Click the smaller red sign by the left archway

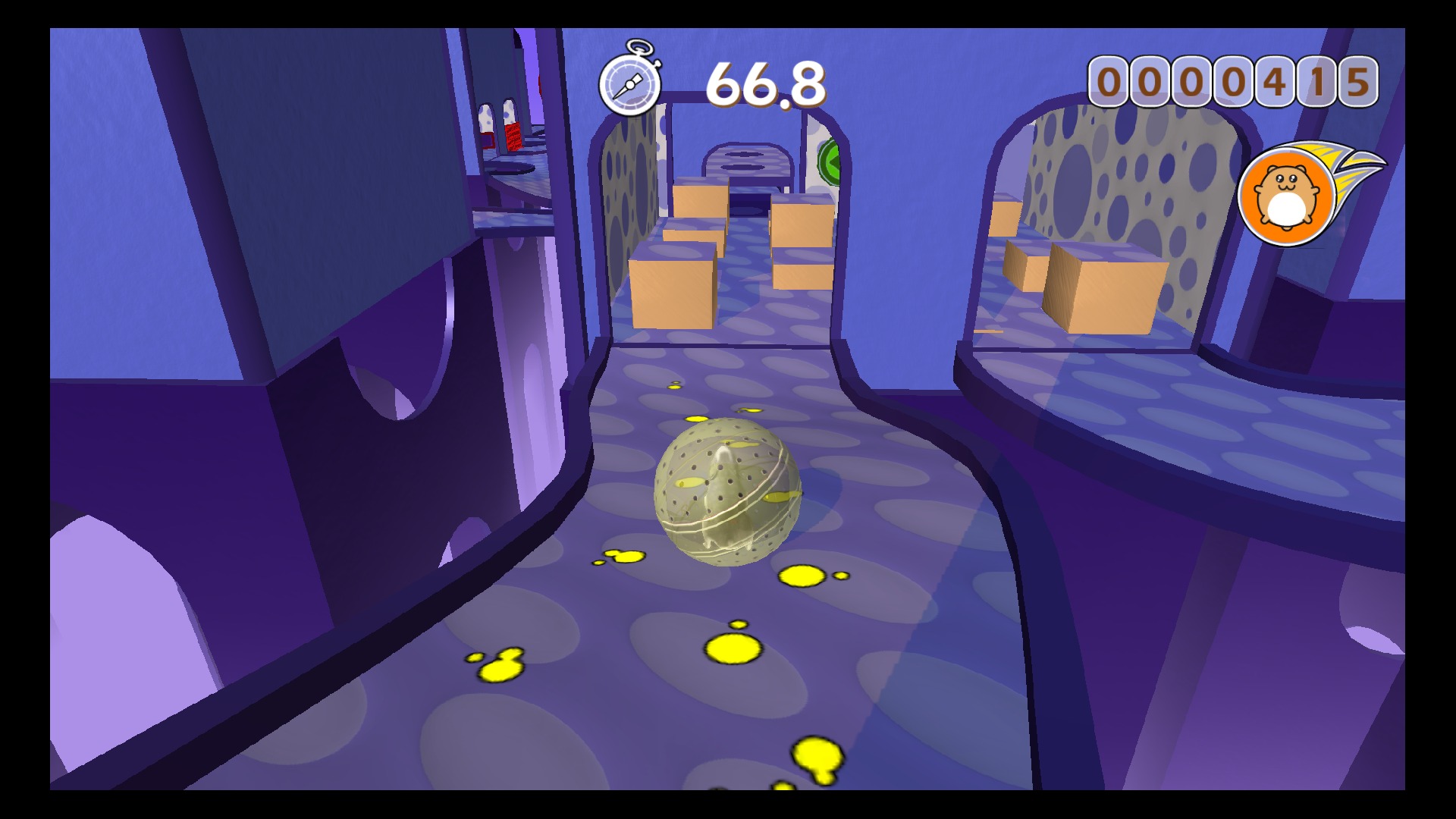tap(488, 141)
